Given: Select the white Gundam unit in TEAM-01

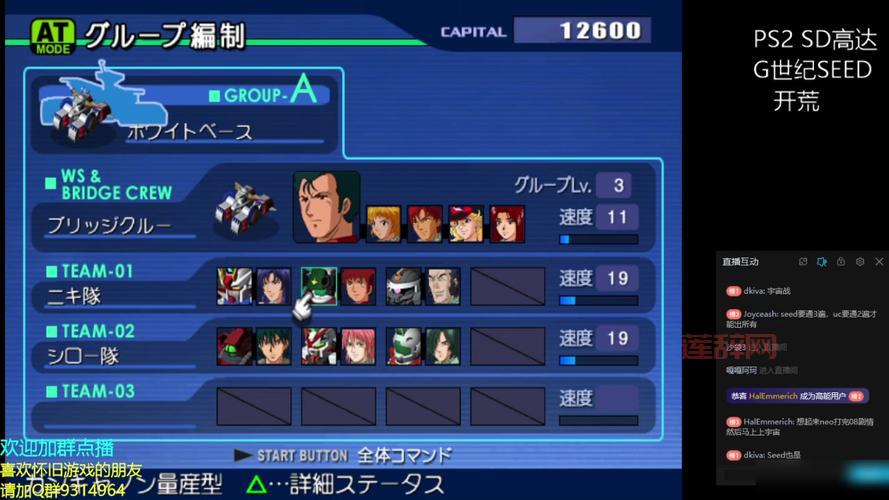Looking at the screenshot, I should [234, 286].
